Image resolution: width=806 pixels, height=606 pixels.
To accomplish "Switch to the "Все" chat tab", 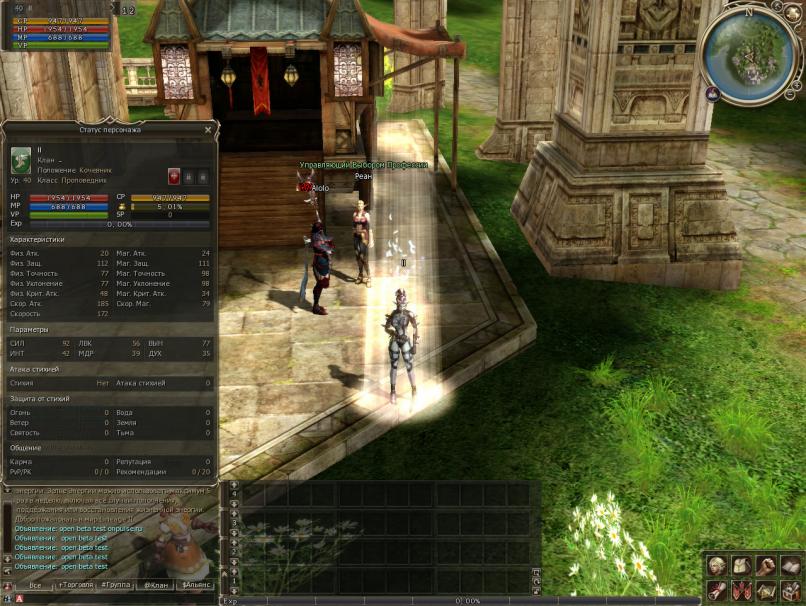I will tap(35, 585).
